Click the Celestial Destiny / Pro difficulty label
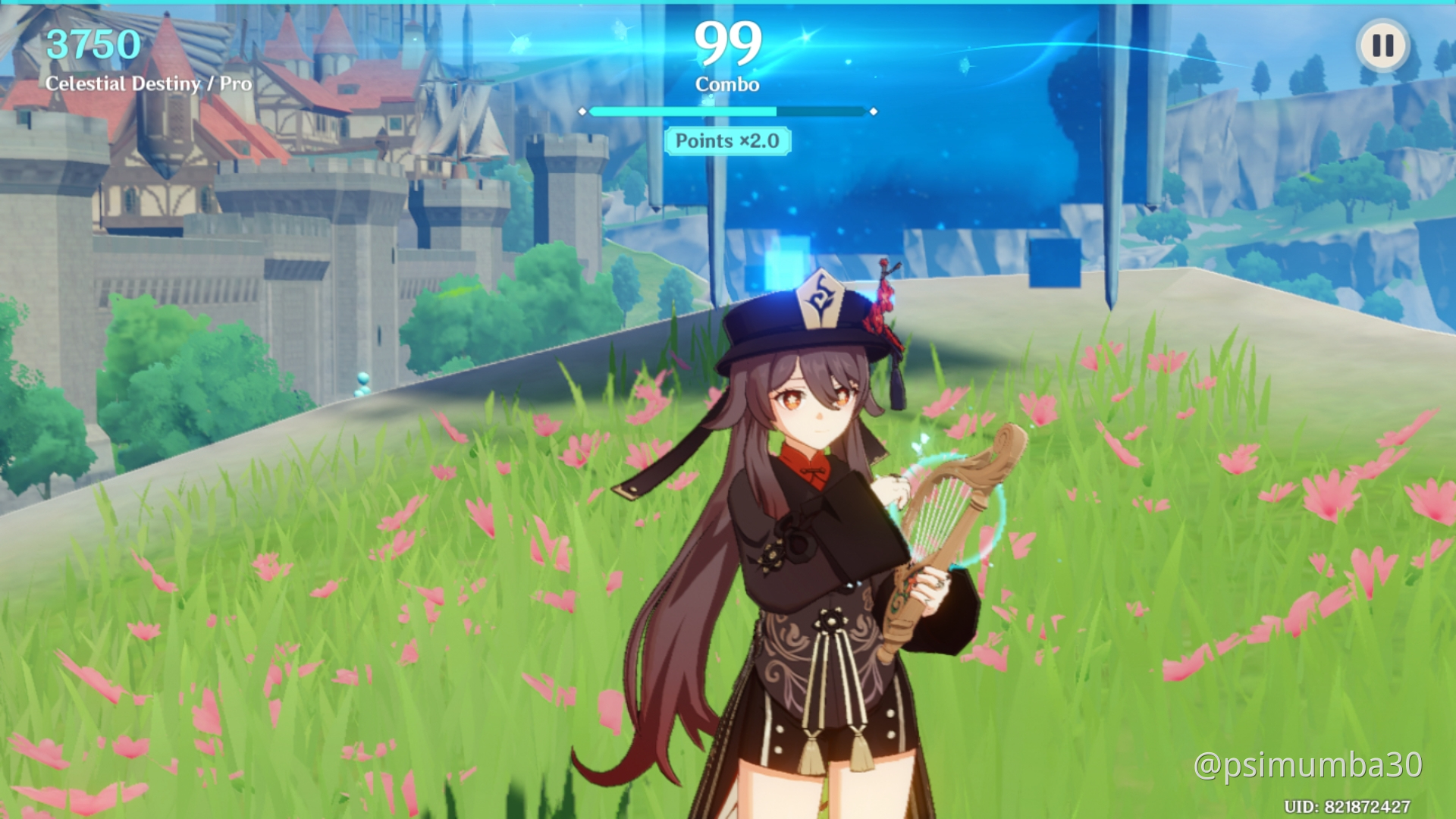This screenshot has height=819, width=1456. [x=149, y=84]
